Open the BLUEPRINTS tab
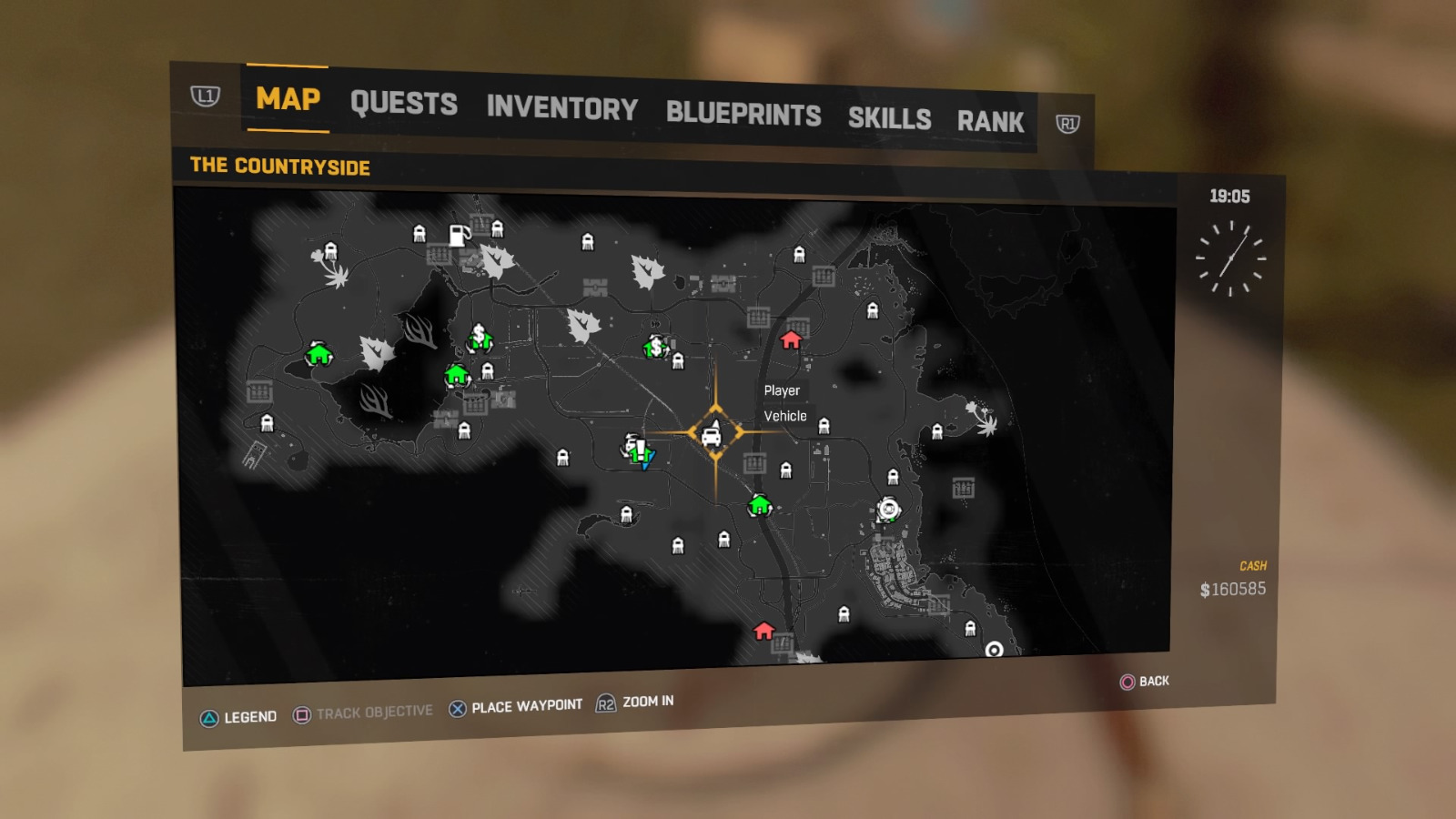The width and height of the screenshot is (1456, 819). [743, 114]
